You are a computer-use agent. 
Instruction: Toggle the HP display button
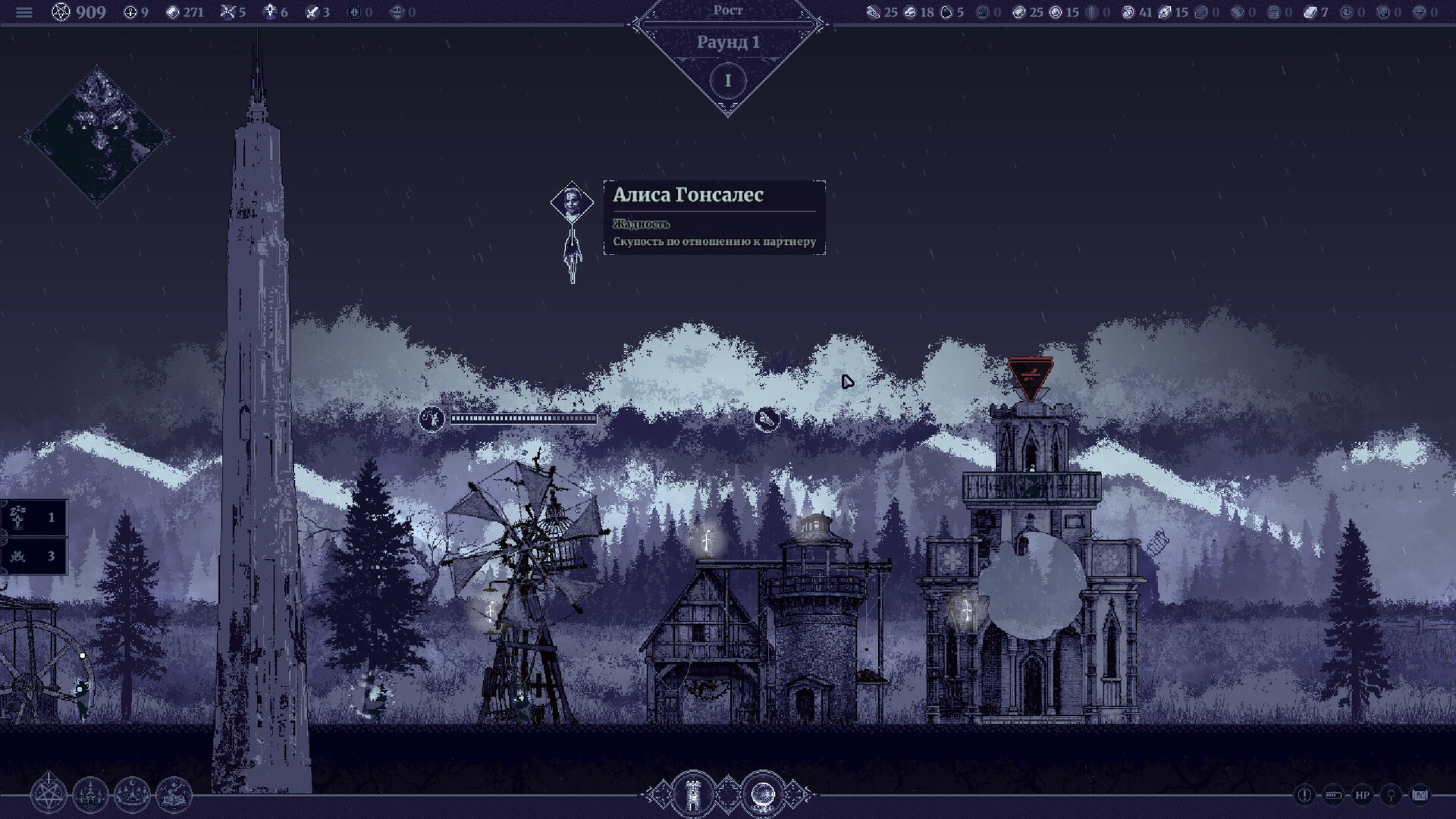(x=1362, y=795)
